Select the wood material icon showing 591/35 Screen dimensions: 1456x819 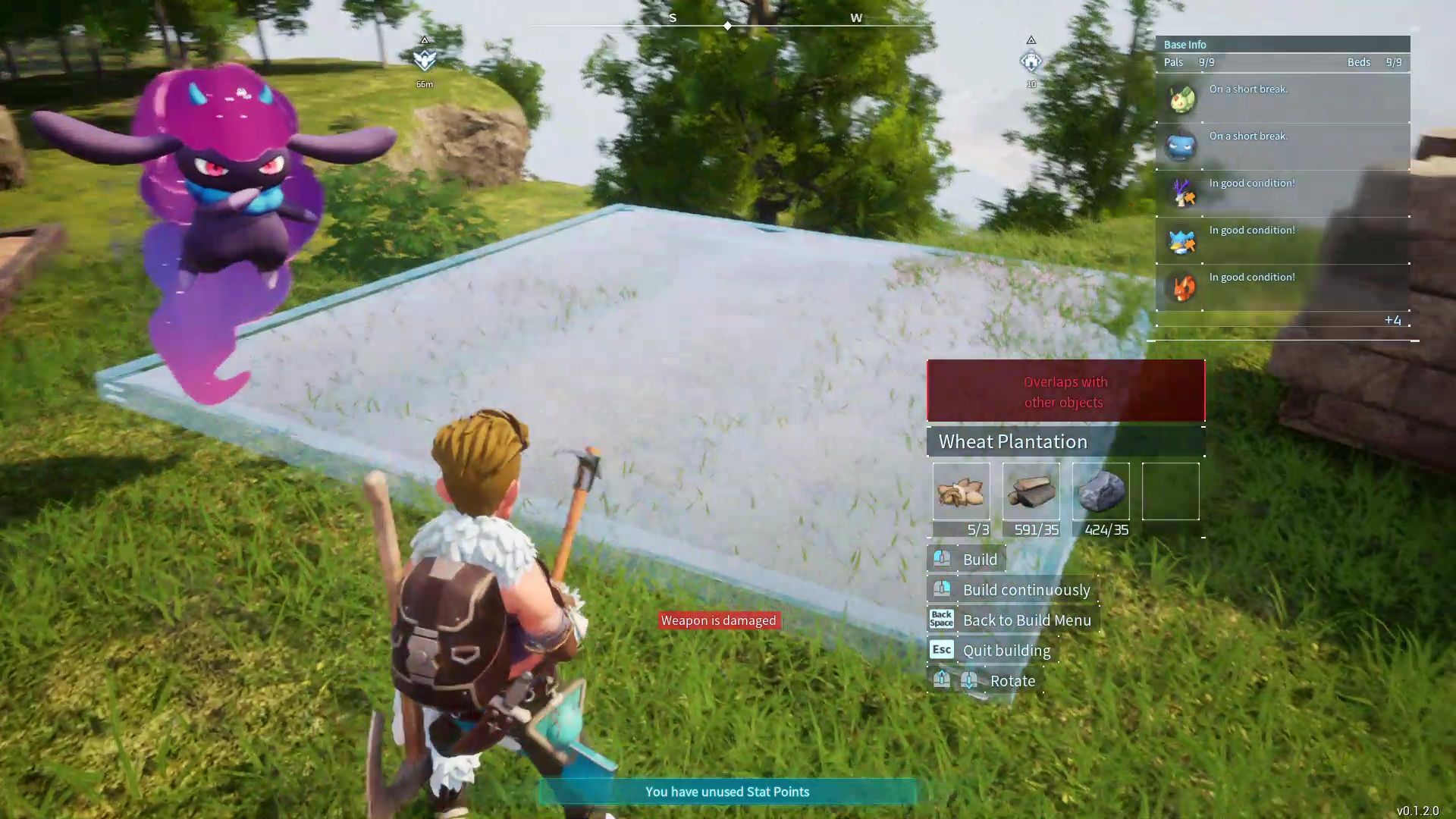1031,491
